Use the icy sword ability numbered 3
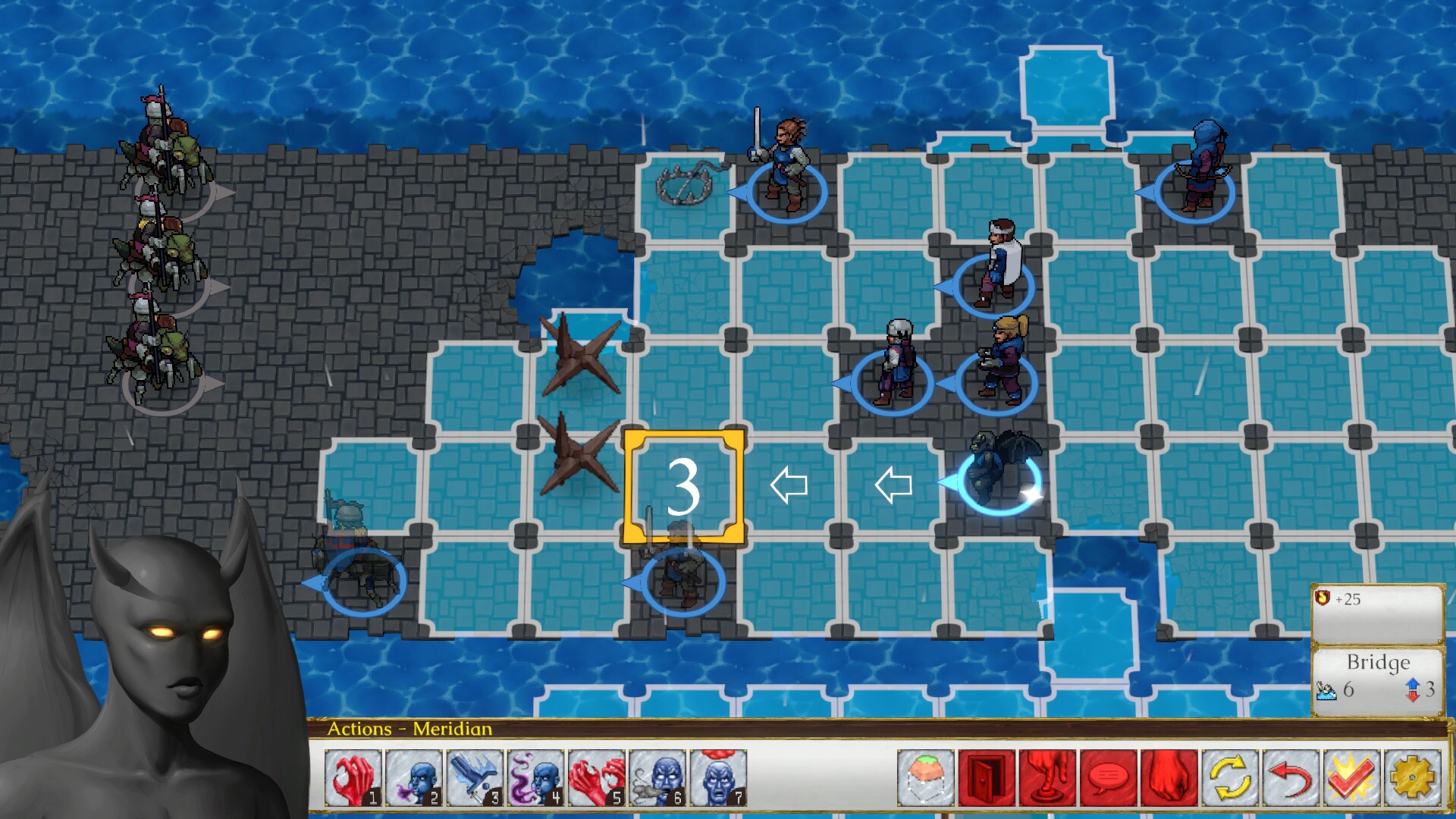The height and width of the screenshot is (819, 1456). pyautogui.click(x=473, y=777)
